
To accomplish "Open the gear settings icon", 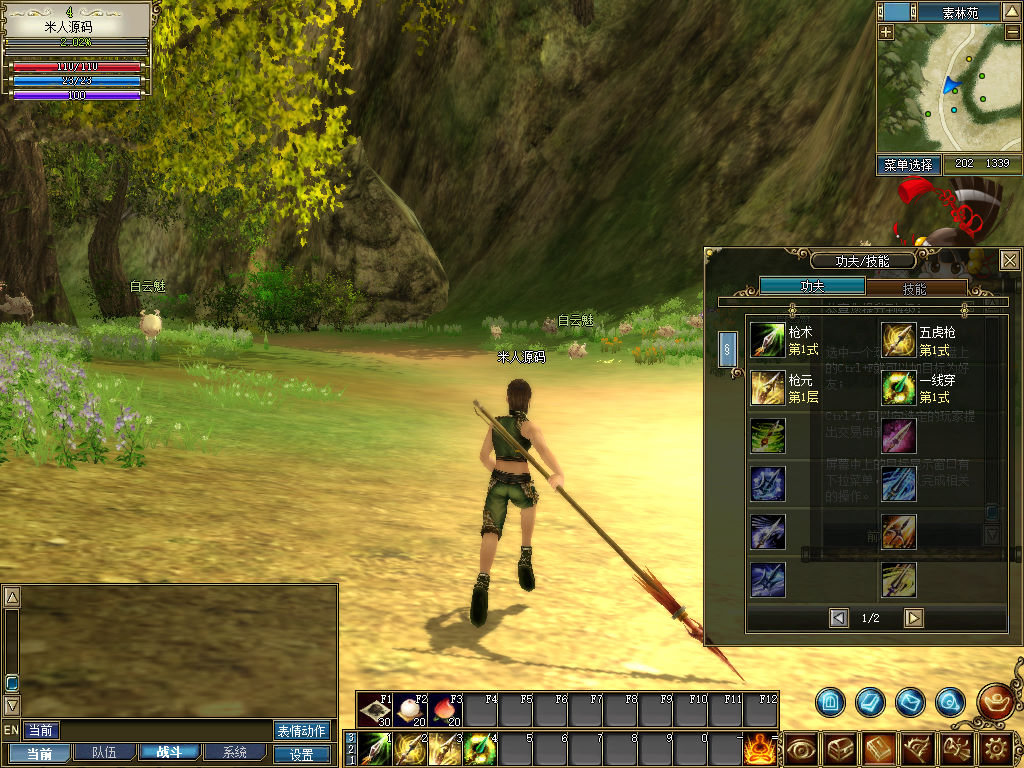I will pyautogui.click(x=996, y=748).
